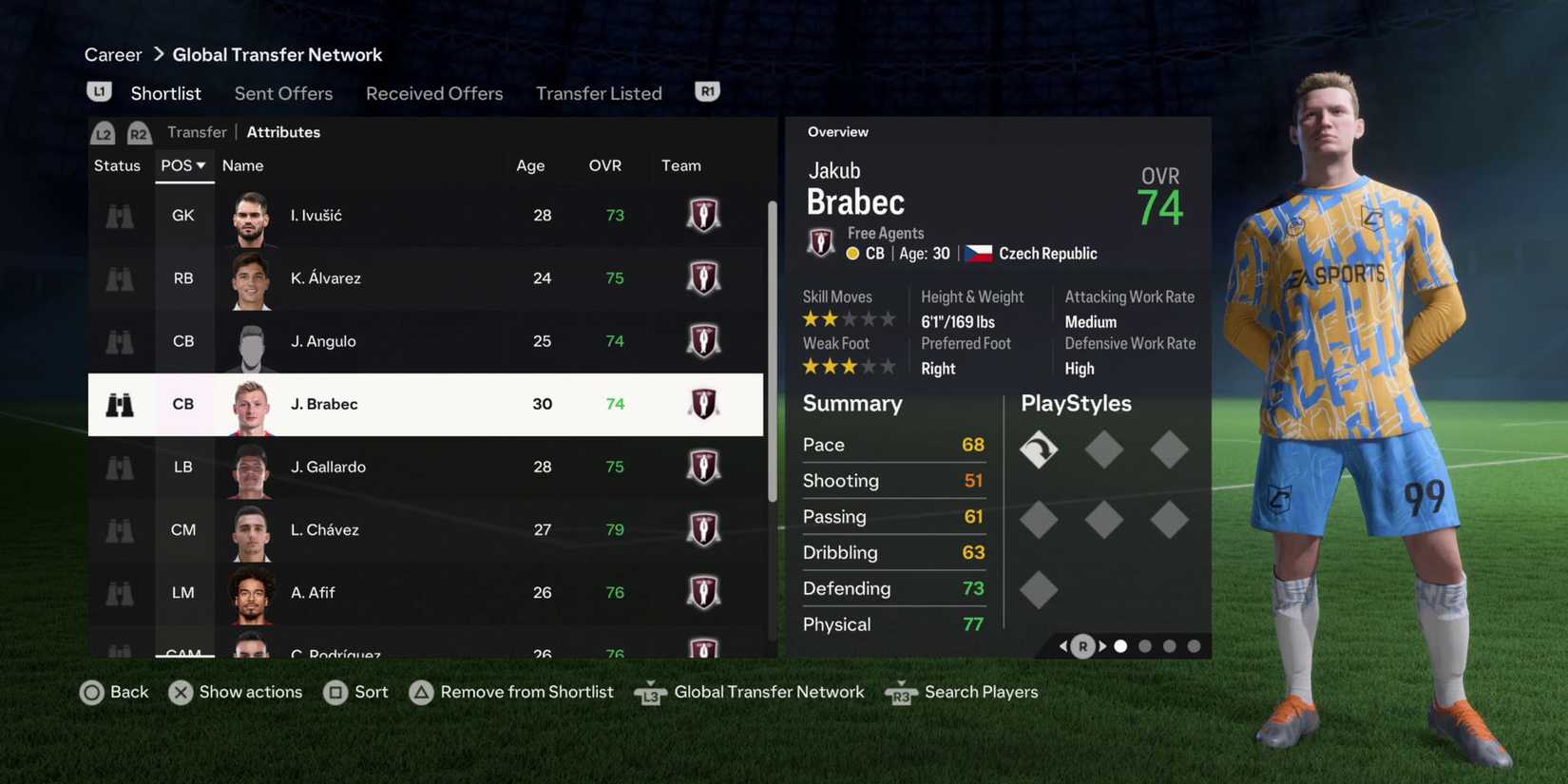Image resolution: width=1568 pixels, height=784 pixels.
Task: Click the L1 button icon before Shortlist
Action: pos(99,88)
